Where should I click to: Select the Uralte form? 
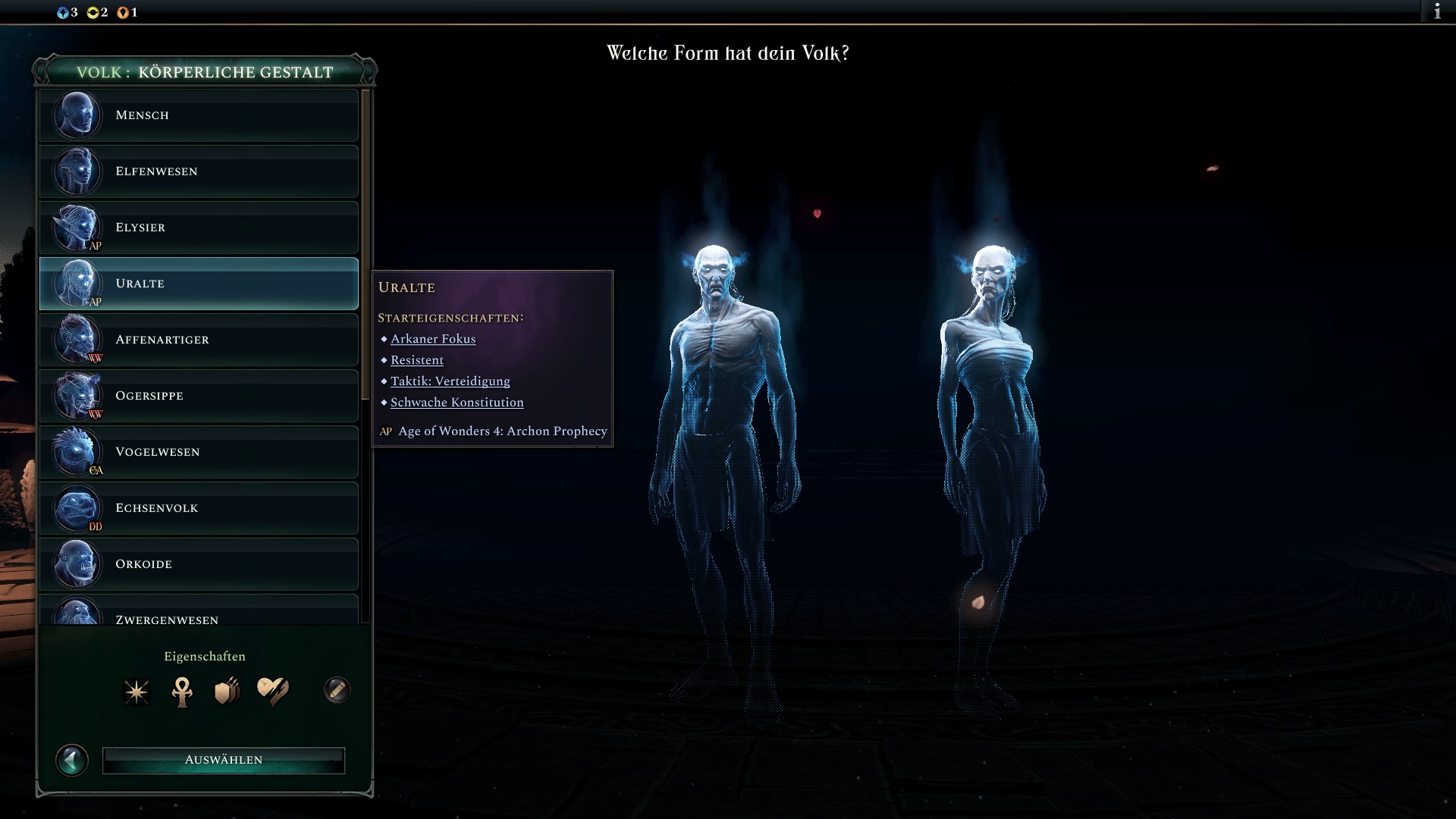tap(199, 284)
